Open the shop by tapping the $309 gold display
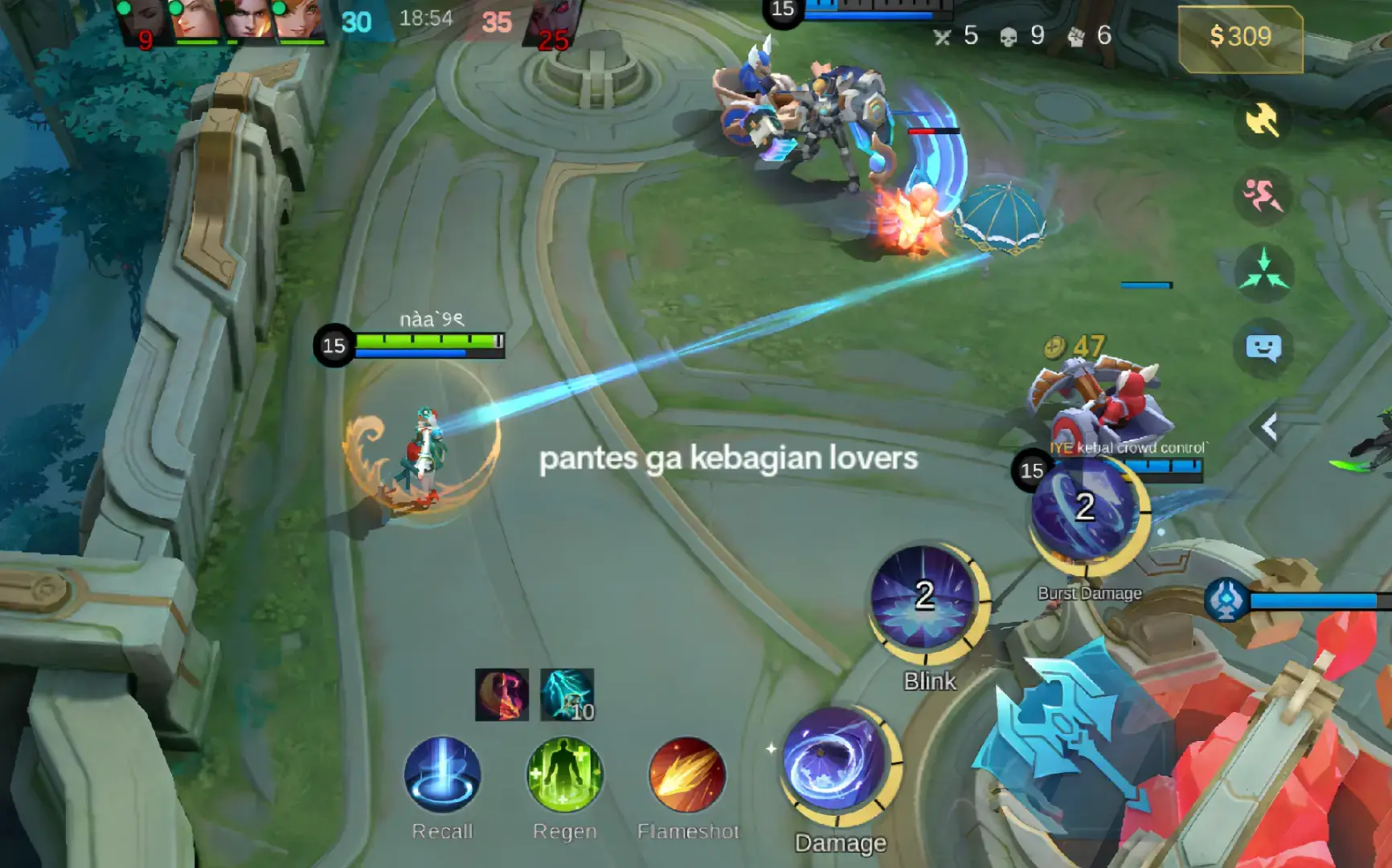 [1238, 35]
